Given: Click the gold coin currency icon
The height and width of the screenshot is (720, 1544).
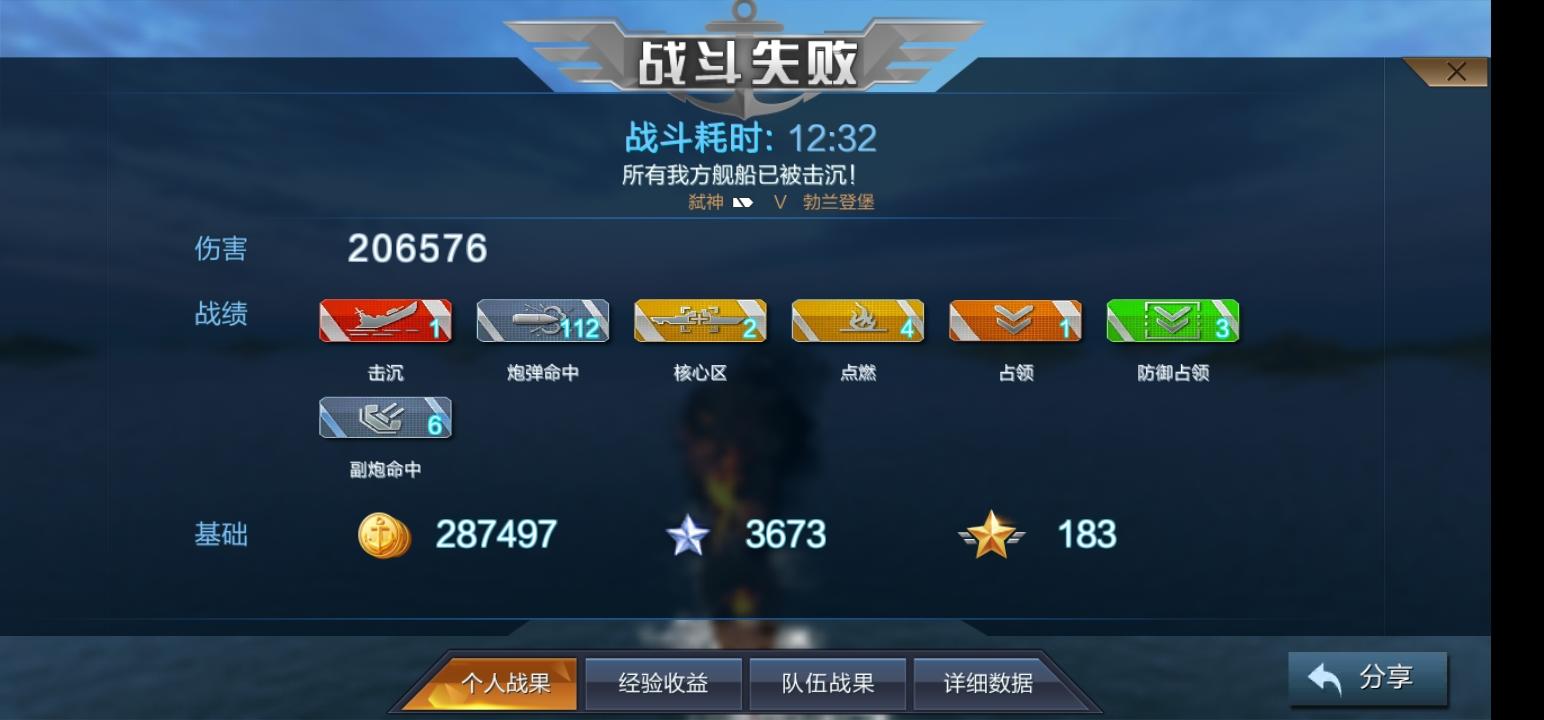Looking at the screenshot, I should pos(383,536).
